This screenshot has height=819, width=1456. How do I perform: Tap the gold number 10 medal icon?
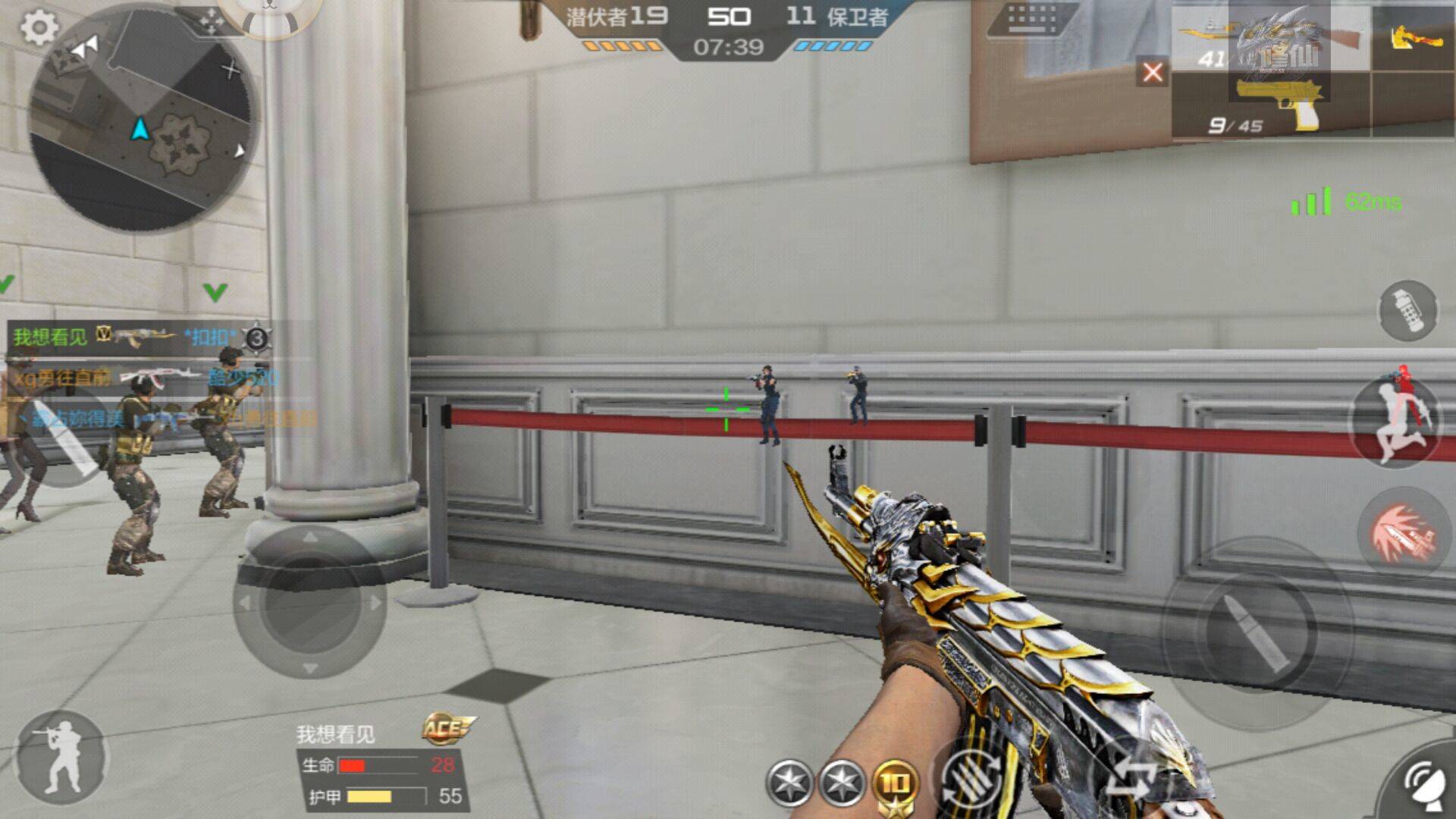pyautogui.click(x=895, y=784)
